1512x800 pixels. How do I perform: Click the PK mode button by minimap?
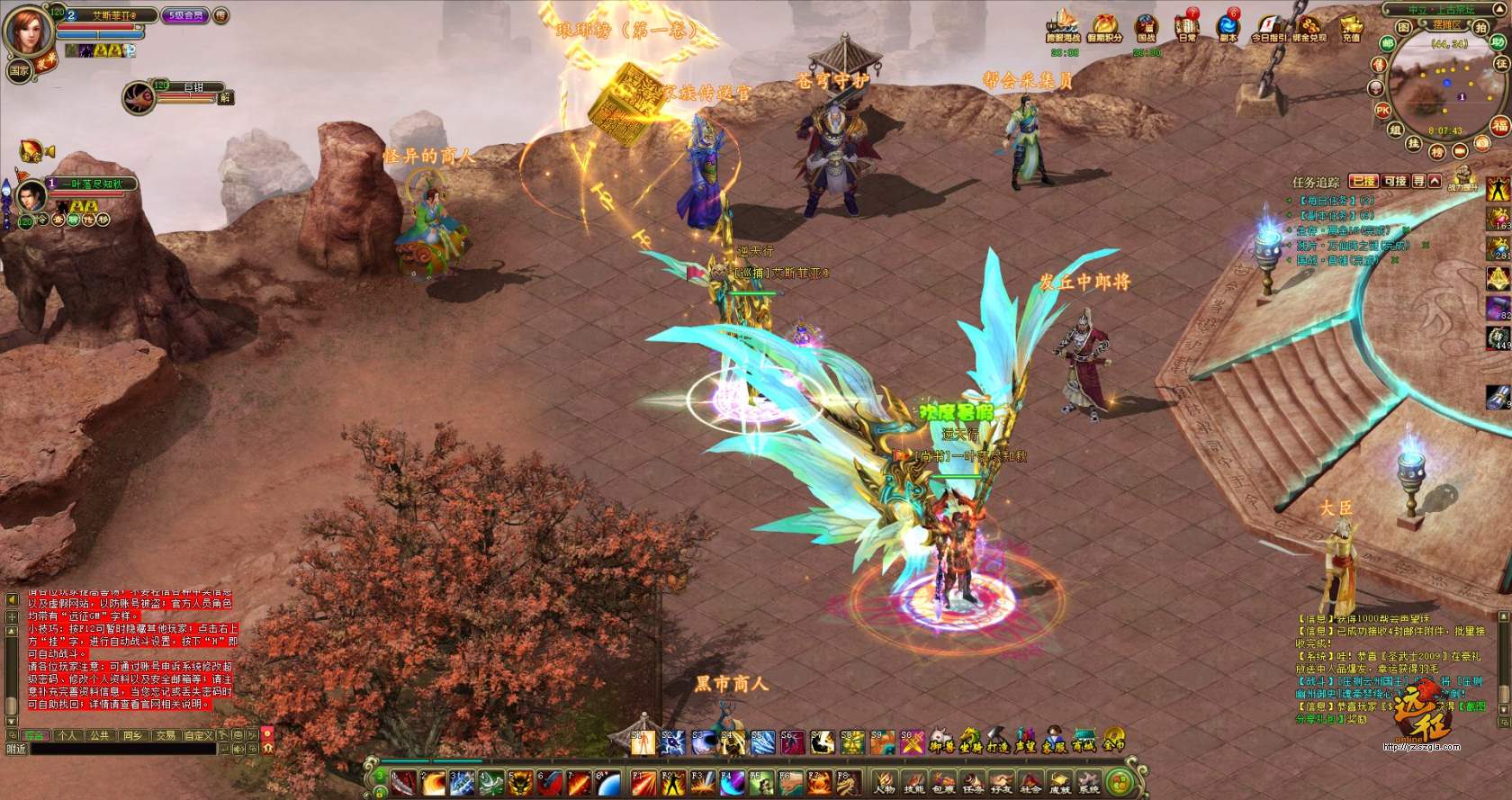coord(1383,110)
